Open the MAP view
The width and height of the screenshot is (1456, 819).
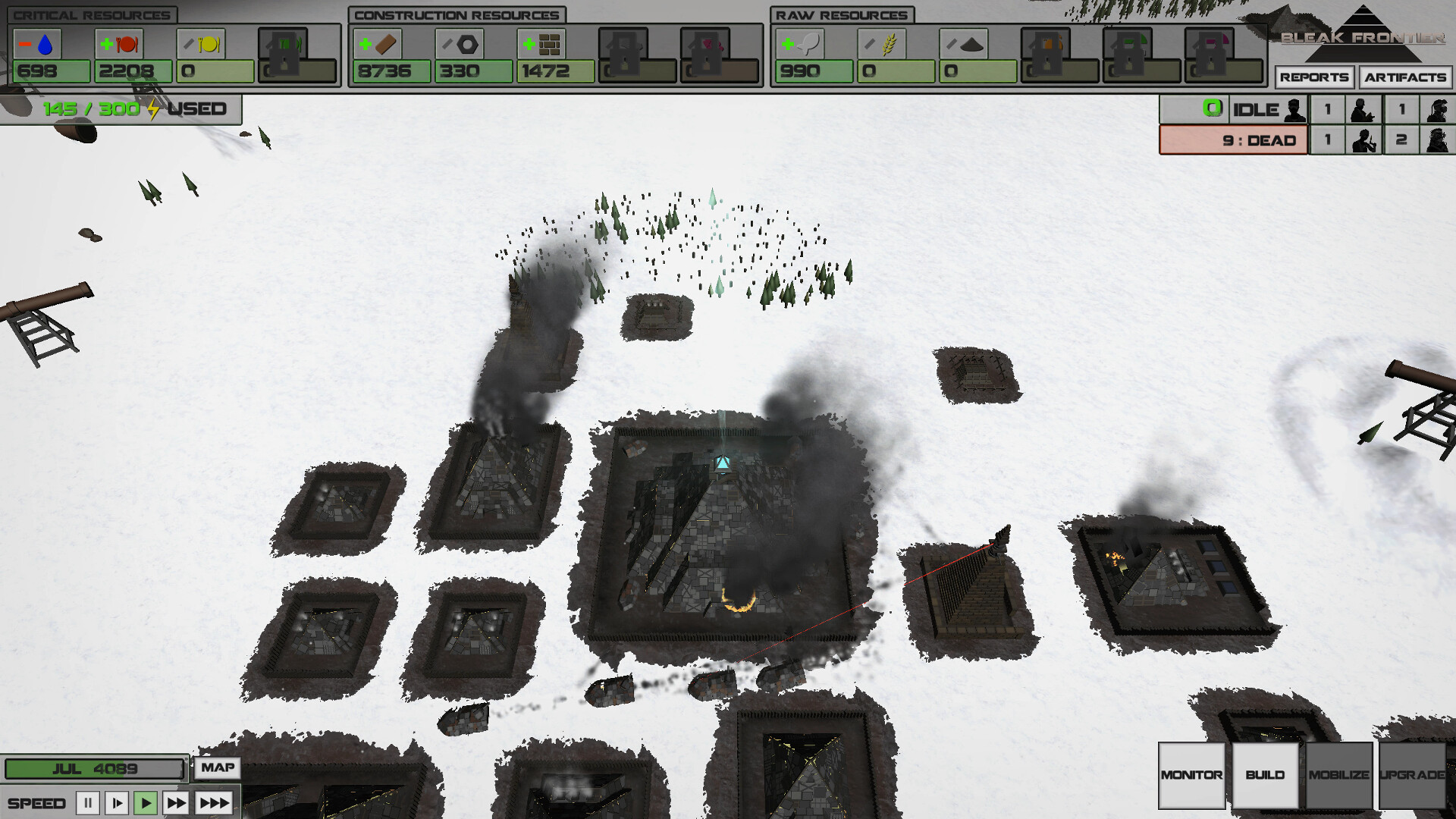point(217,768)
